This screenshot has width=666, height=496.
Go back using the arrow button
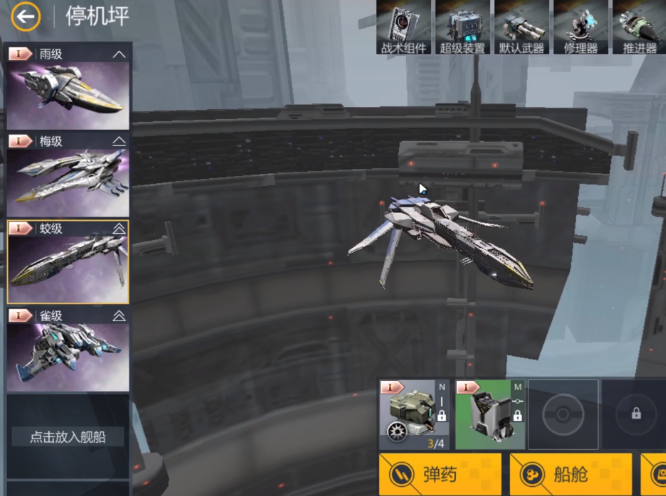pyautogui.click(x=26, y=15)
